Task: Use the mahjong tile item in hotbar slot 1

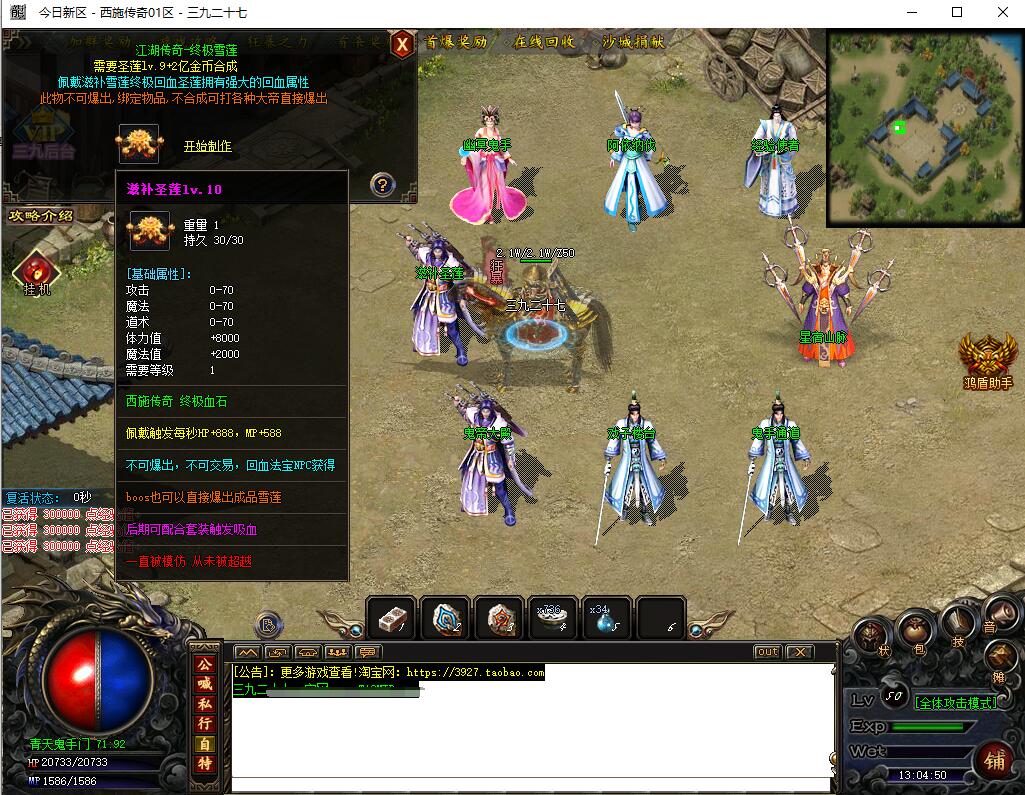Action: click(x=391, y=619)
